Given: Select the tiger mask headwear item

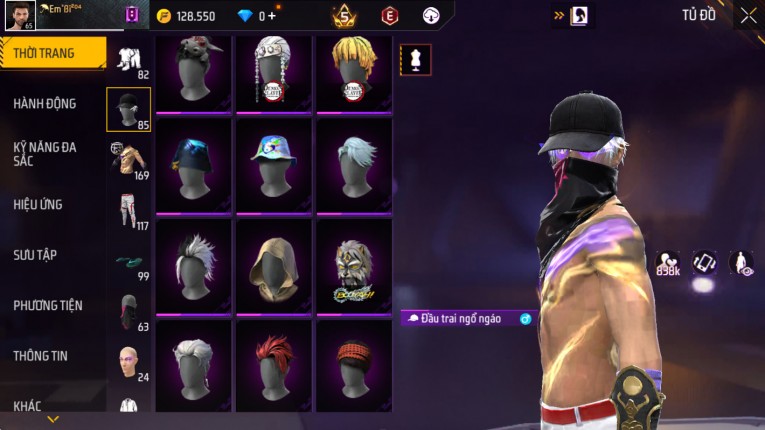Looking at the screenshot, I should coord(354,265).
